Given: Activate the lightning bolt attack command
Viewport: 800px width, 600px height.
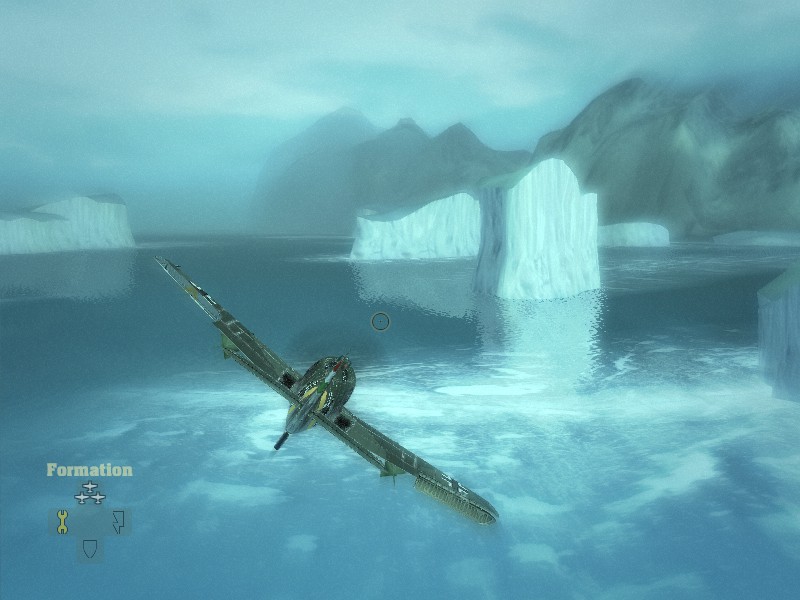Looking at the screenshot, I should (x=118, y=521).
